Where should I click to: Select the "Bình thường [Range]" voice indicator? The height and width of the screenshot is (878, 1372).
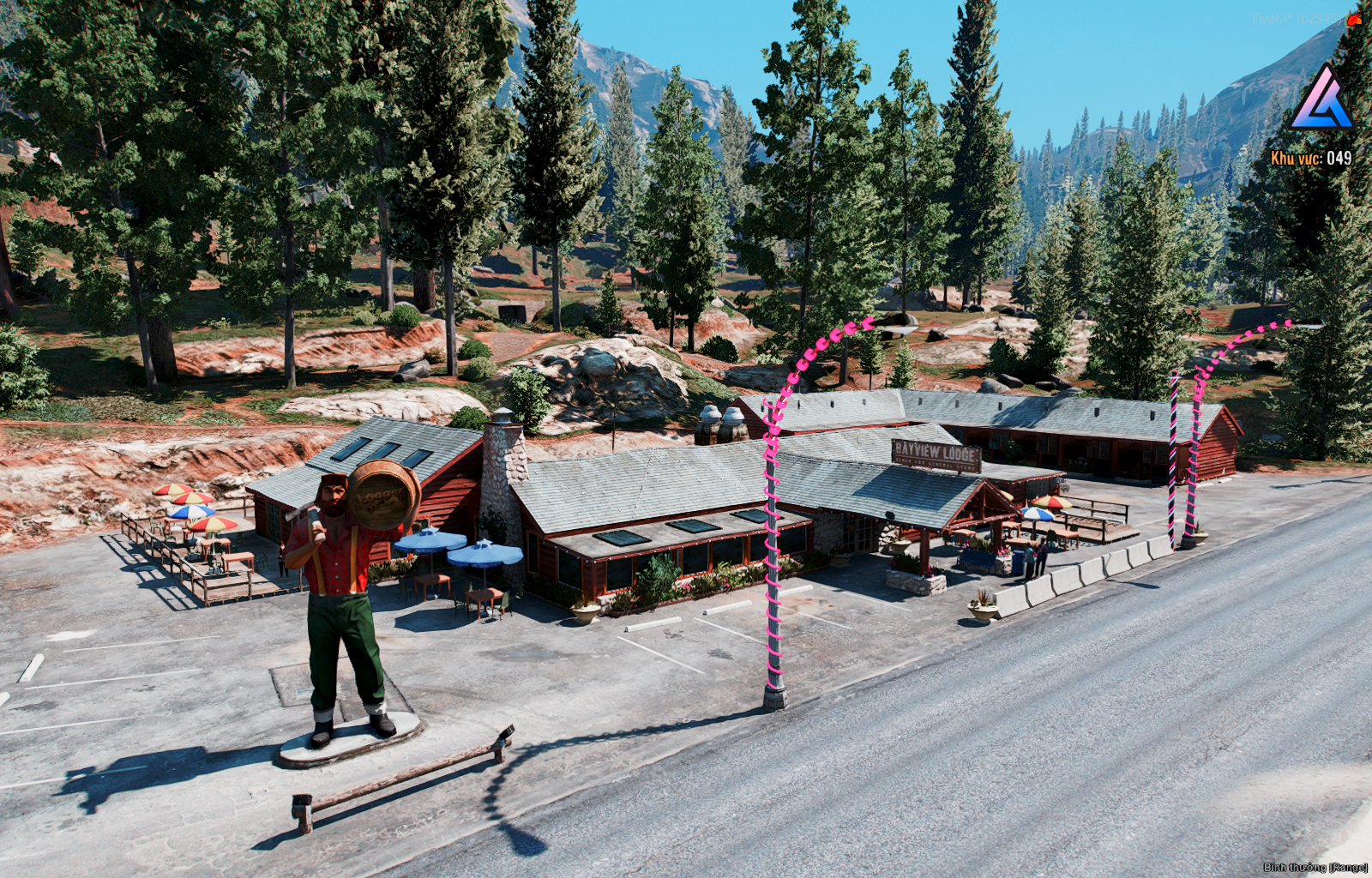point(1315,868)
